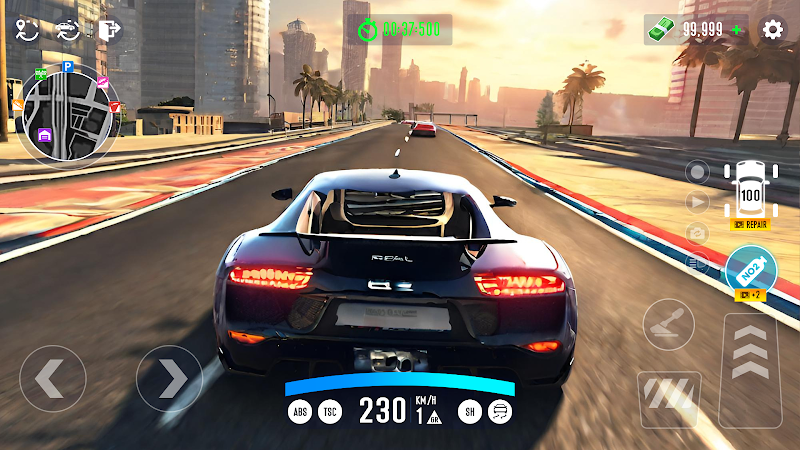
Task: Tap the green plus to add cash
Action: click(x=737, y=29)
